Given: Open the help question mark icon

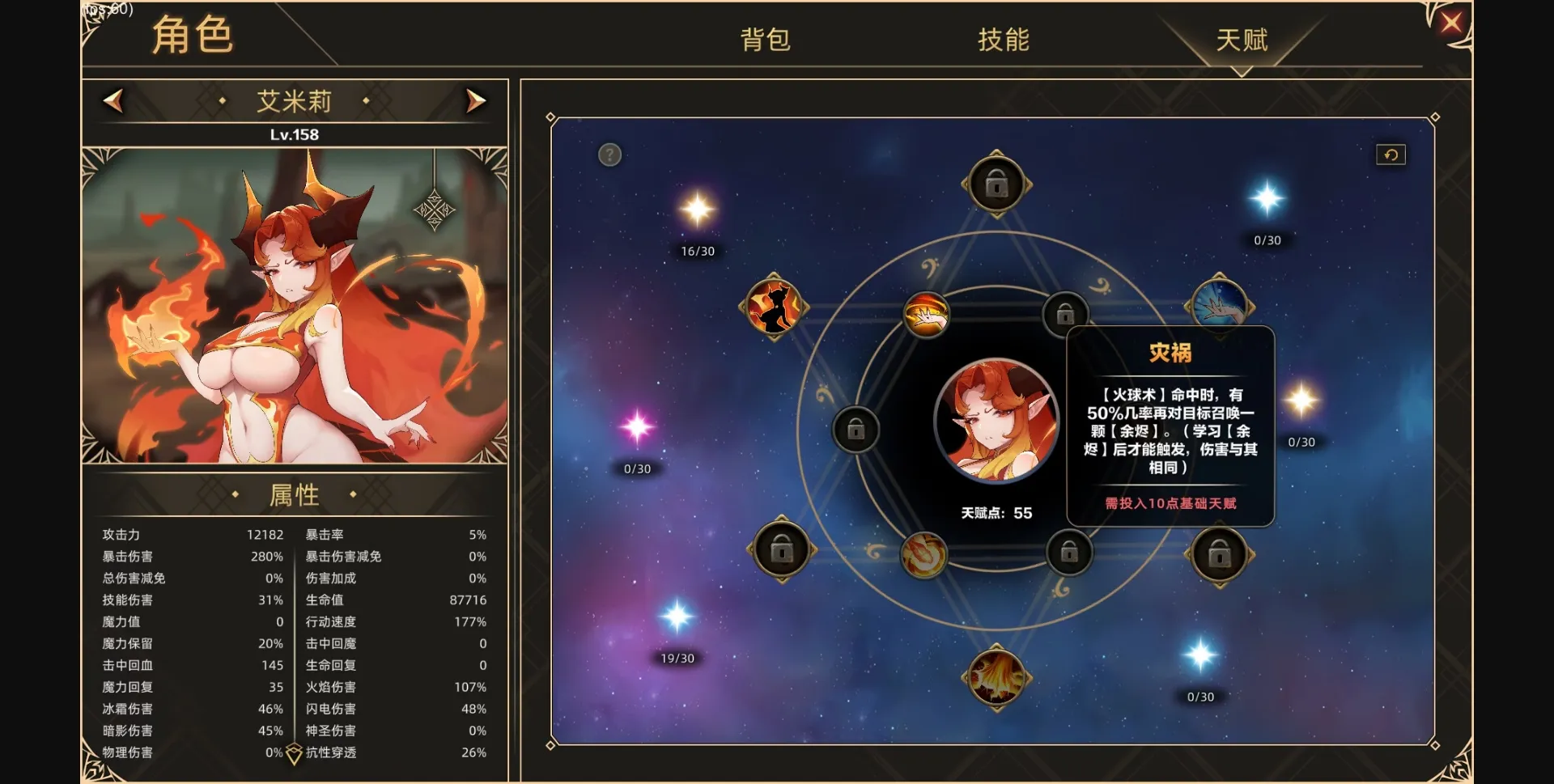Looking at the screenshot, I should [x=609, y=155].
